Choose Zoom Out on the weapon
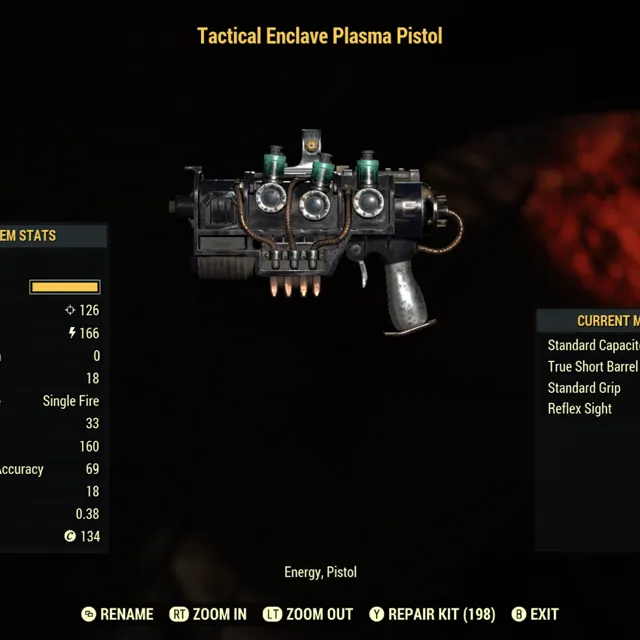This screenshot has width=640, height=640. [x=307, y=614]
